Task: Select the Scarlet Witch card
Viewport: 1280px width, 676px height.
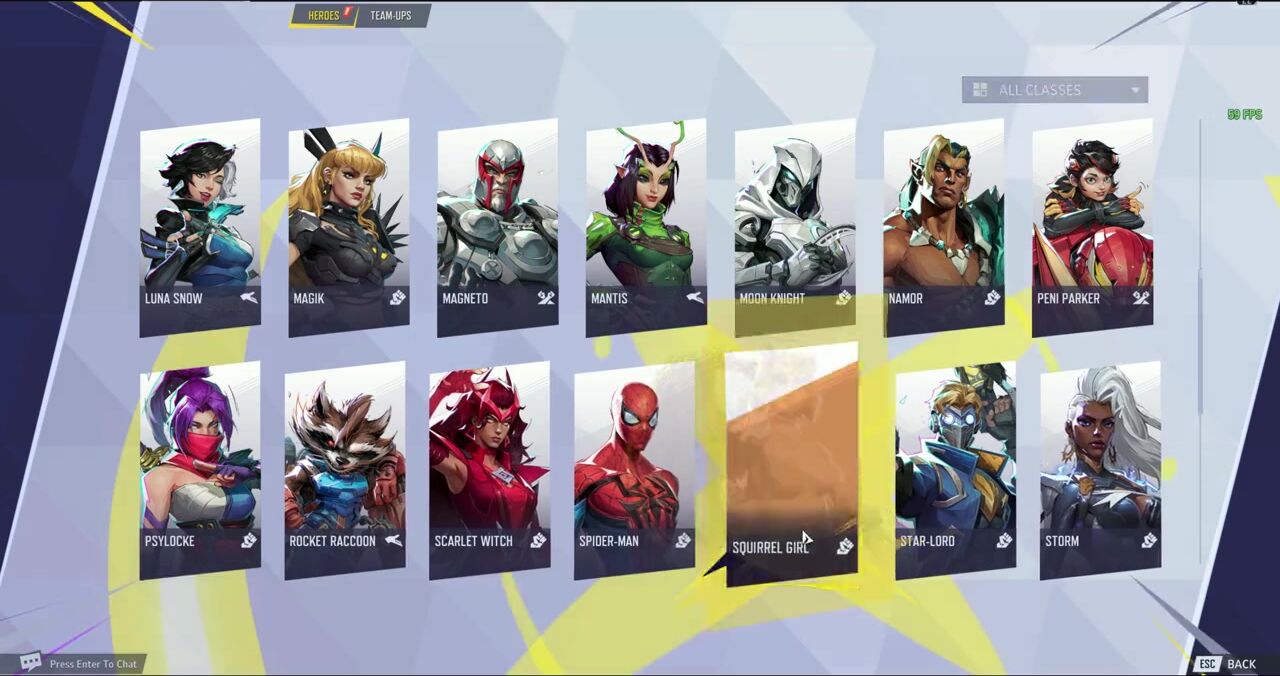Action: point(489,470)
